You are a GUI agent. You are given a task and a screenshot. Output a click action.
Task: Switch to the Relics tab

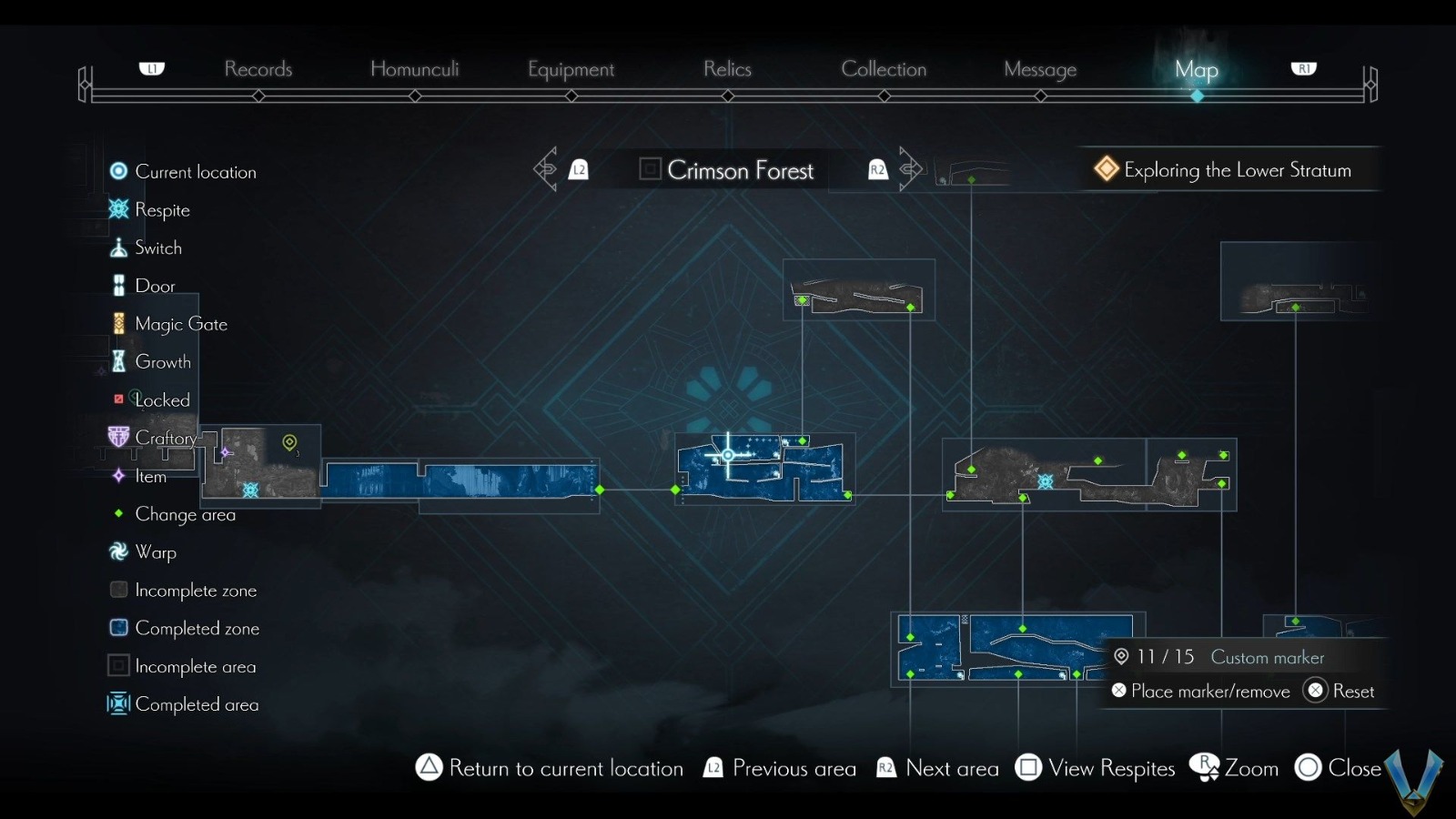pos(726,69)
